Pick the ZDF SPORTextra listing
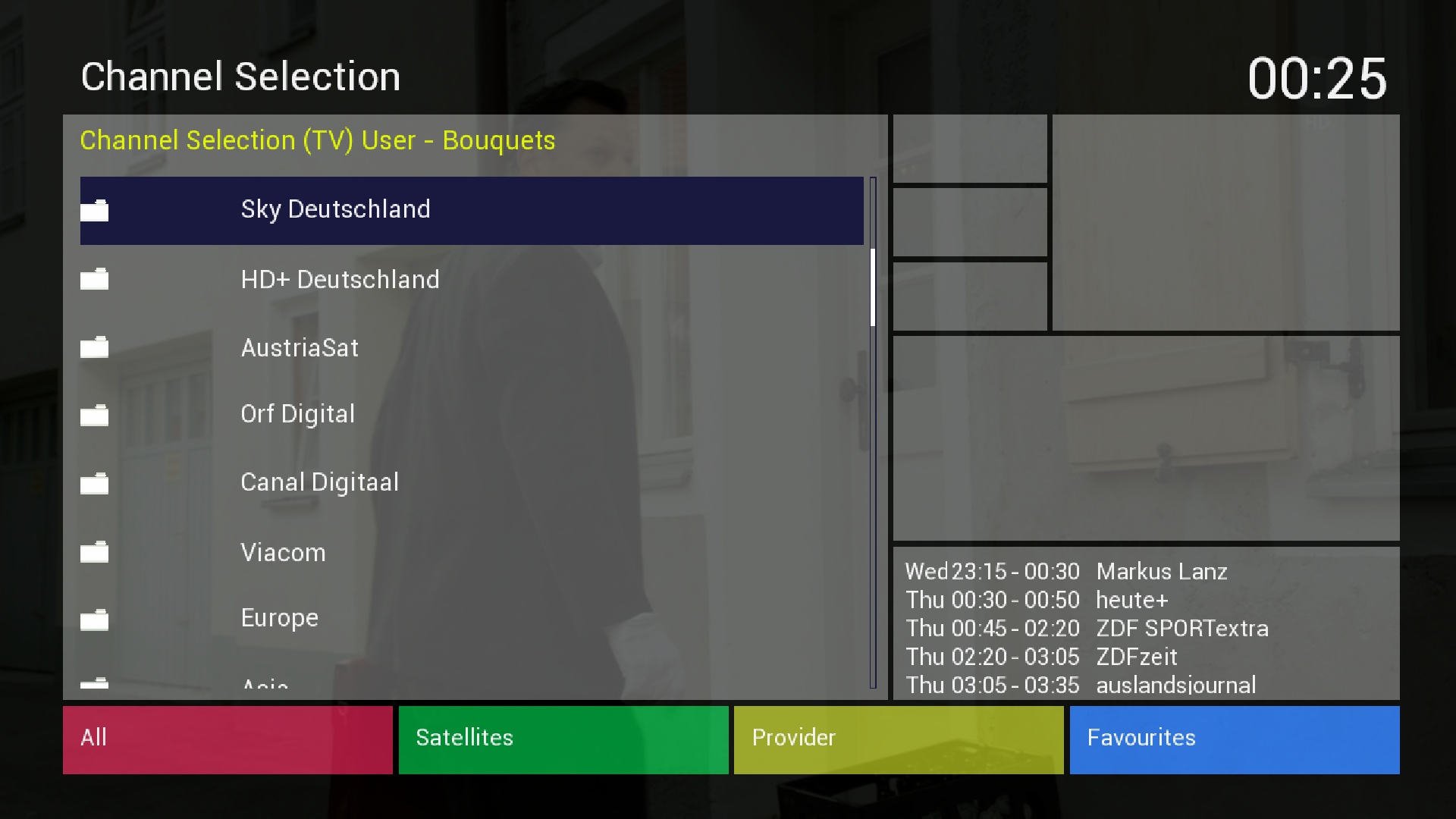The width and height of the screenshot is (1456, 819). (1181, 629)
